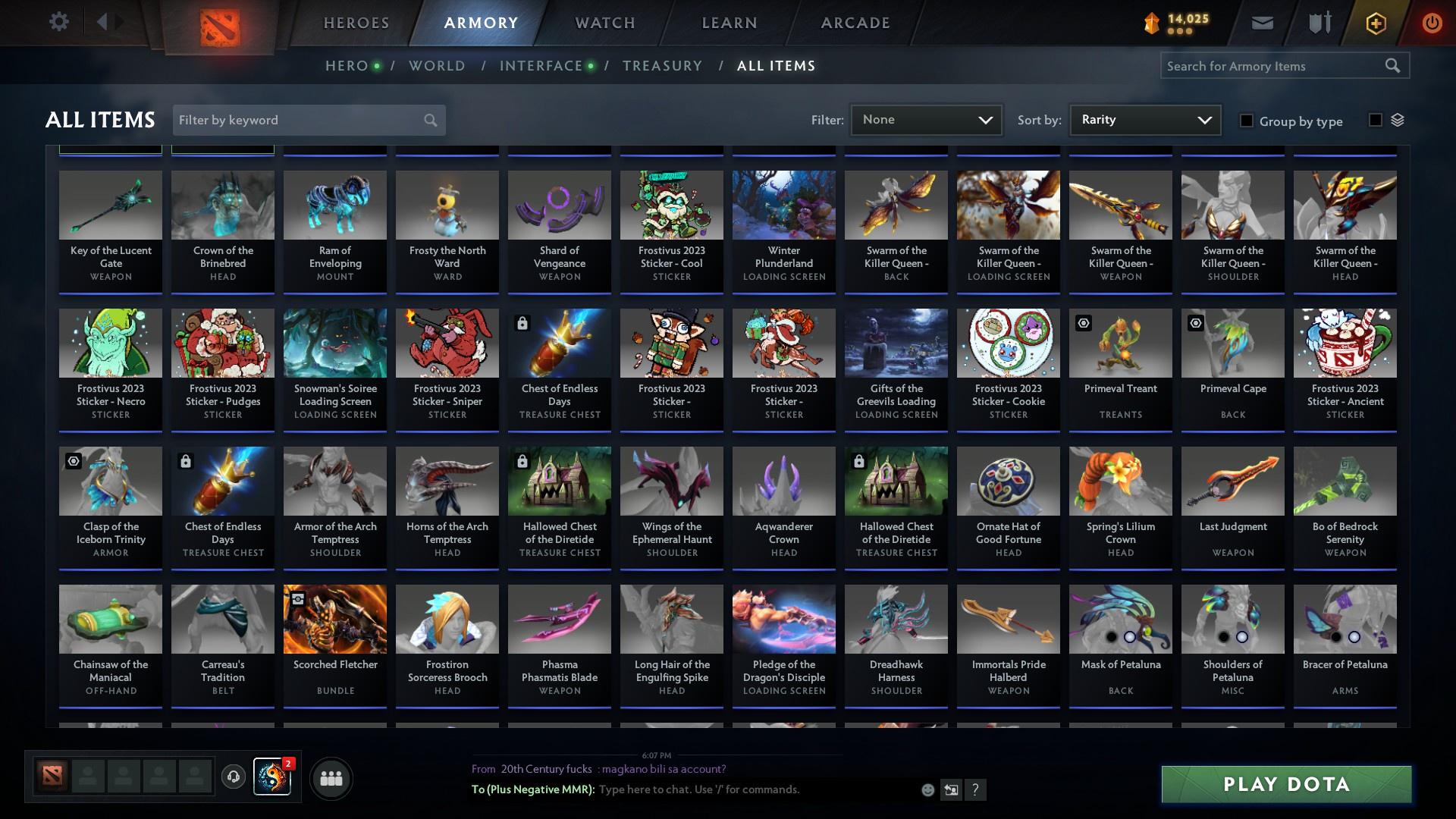This screenshot has width=1456, height=819.
Task: Open the Filter dropdown currently set to None
Action: tap(925, 119)
